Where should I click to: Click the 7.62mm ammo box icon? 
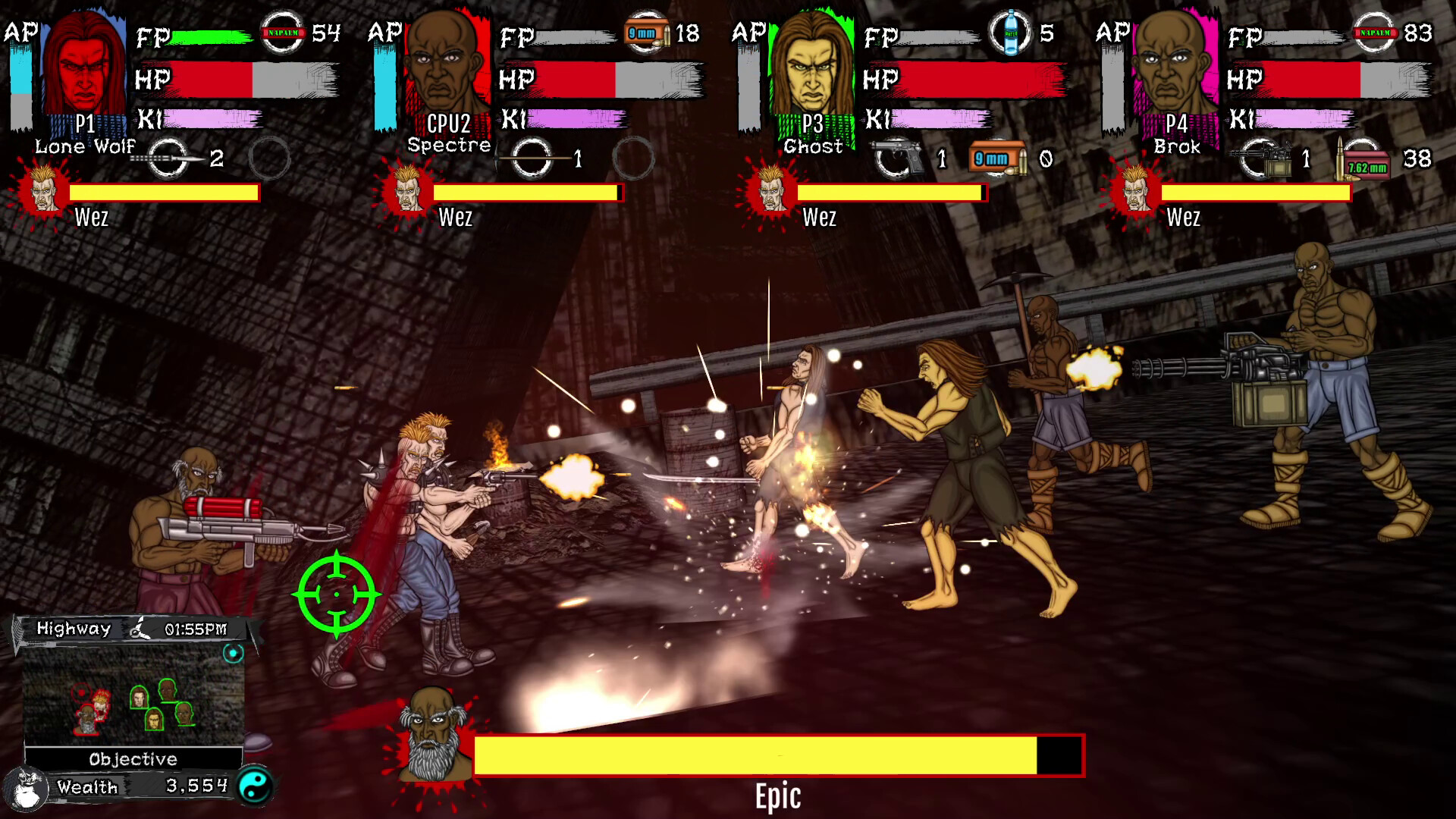click(x=1364, y=162)
